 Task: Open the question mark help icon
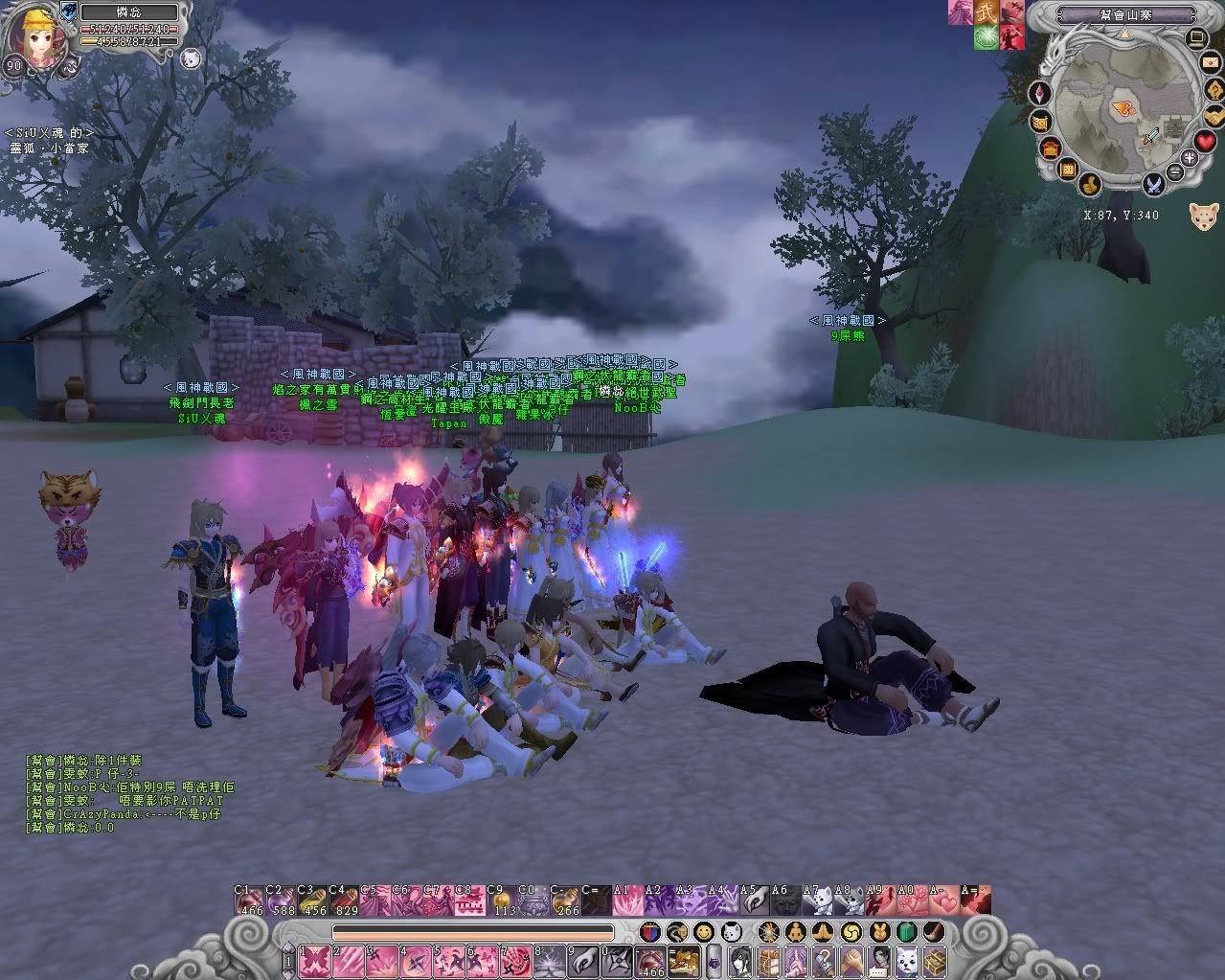pos(1216,90)
